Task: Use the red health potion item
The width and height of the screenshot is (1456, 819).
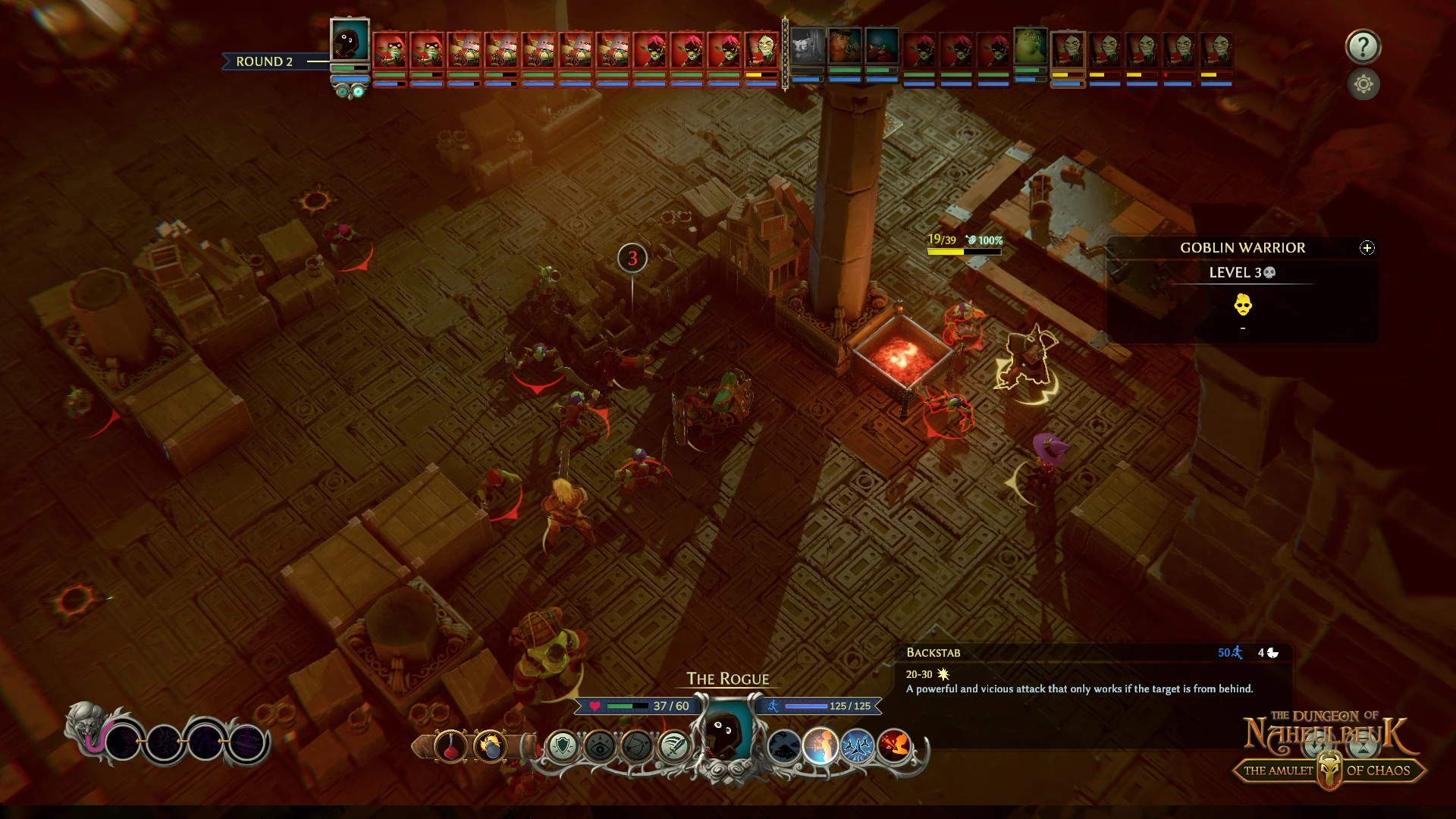Action: click(450, 746)
